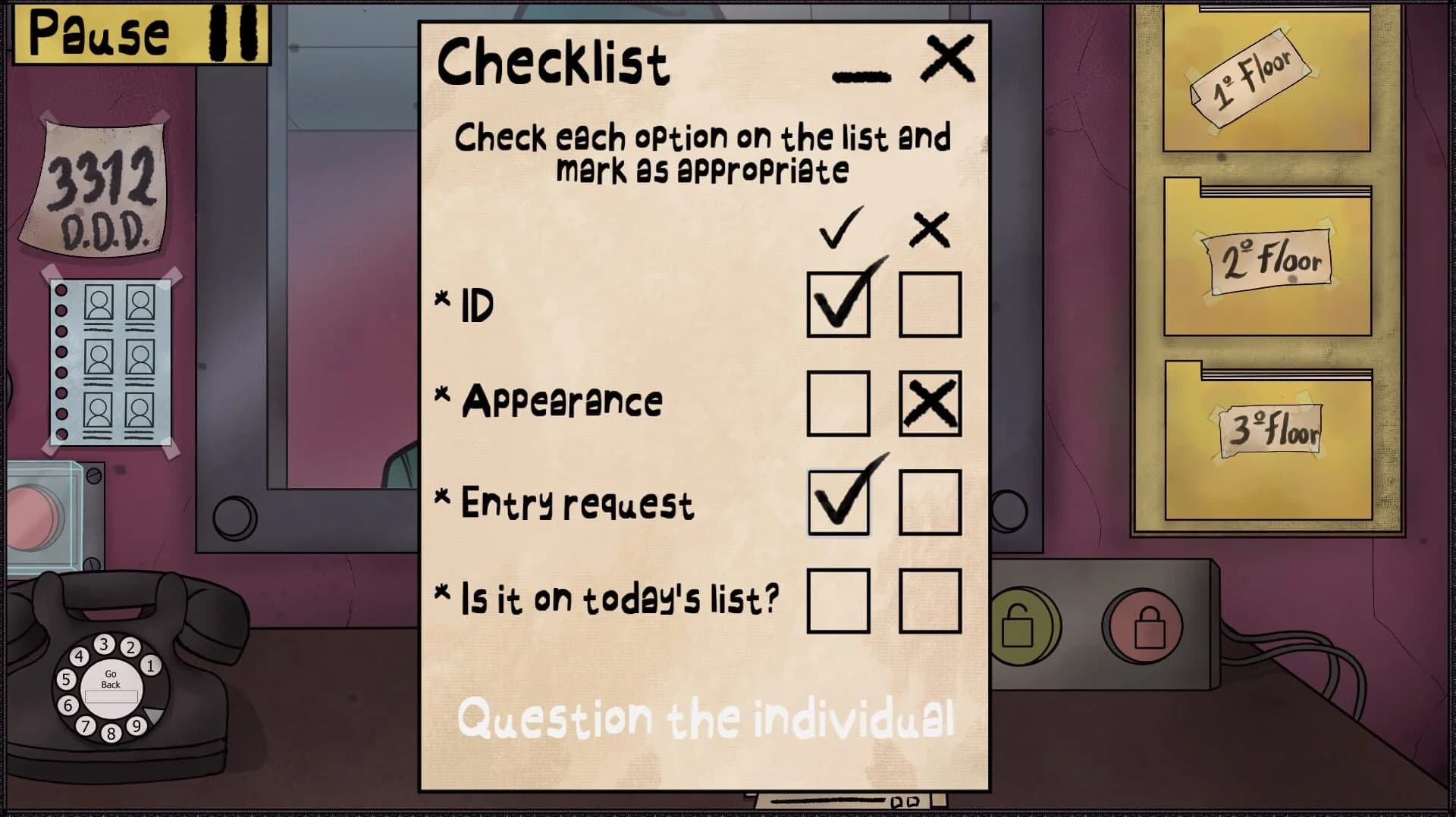The image size is (1456, 817).
Task: Check the Entry request approval box
Action: click(x=838, y=502)
